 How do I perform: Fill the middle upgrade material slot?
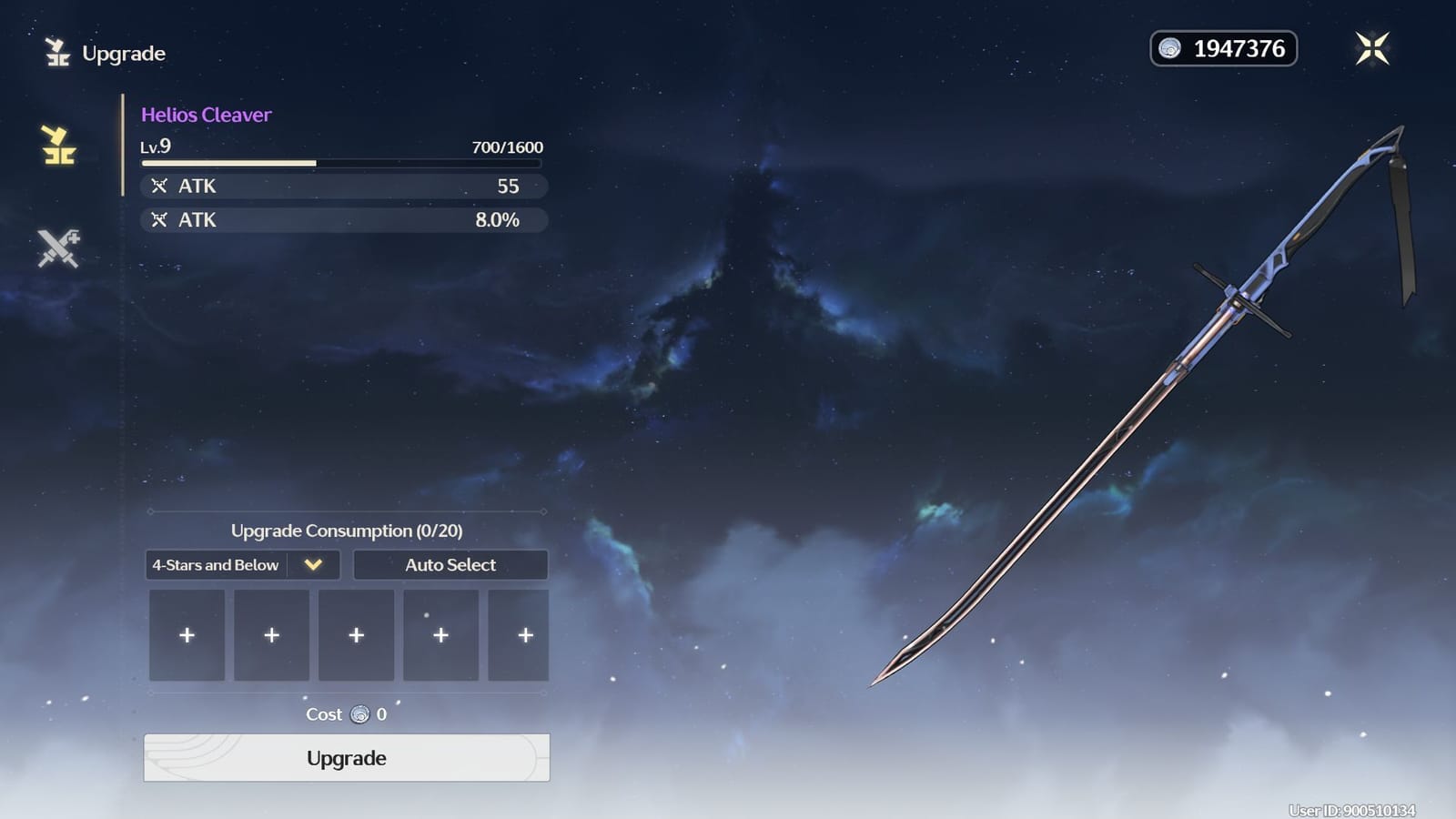(356, 634)
